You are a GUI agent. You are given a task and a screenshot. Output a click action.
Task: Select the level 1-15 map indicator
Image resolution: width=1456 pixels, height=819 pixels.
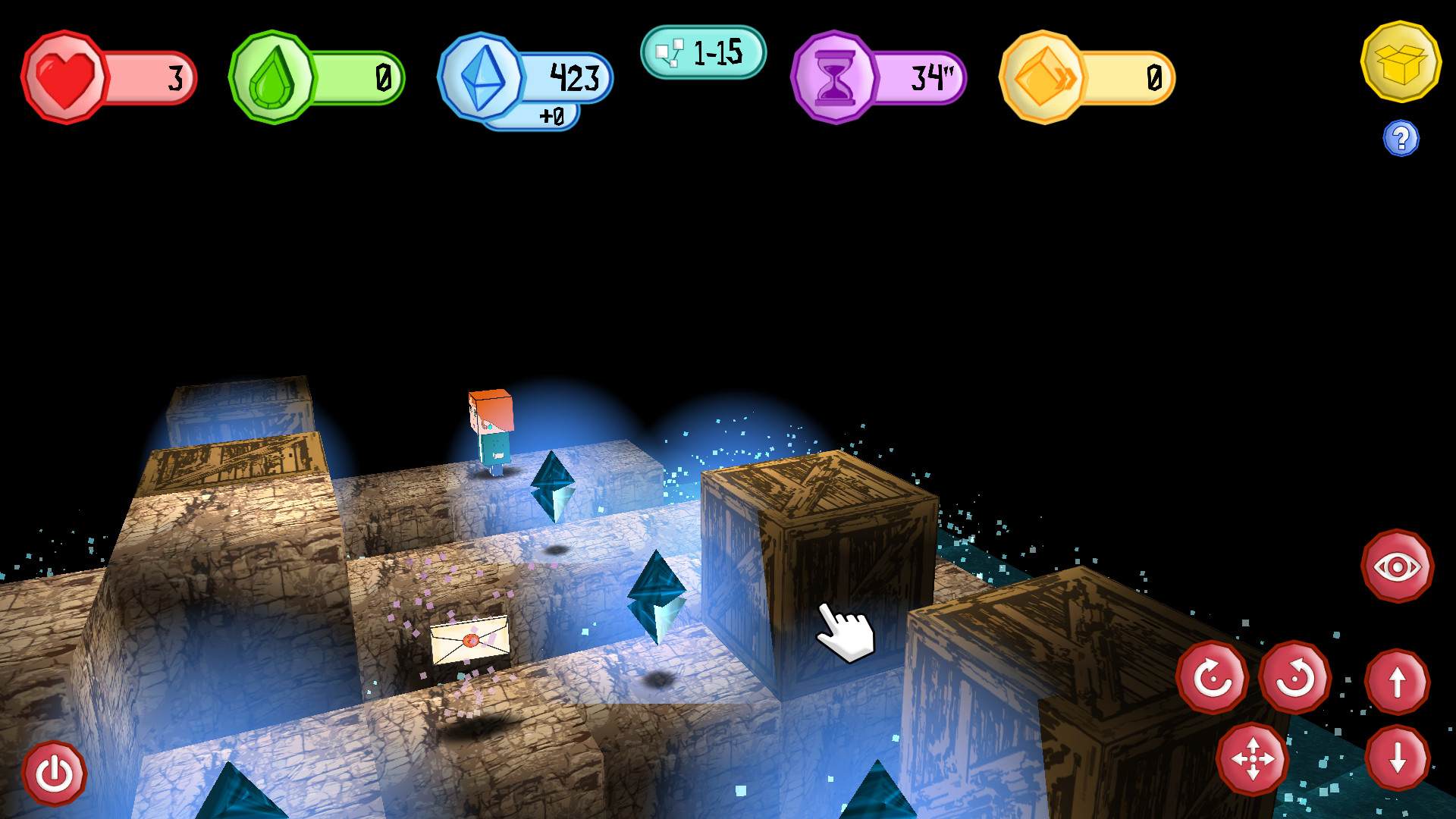(x=703, y=52)
